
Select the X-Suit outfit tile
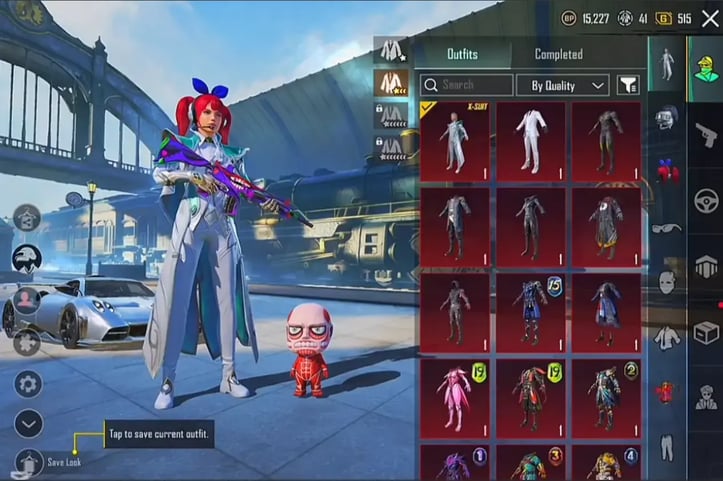pos(455,141)
